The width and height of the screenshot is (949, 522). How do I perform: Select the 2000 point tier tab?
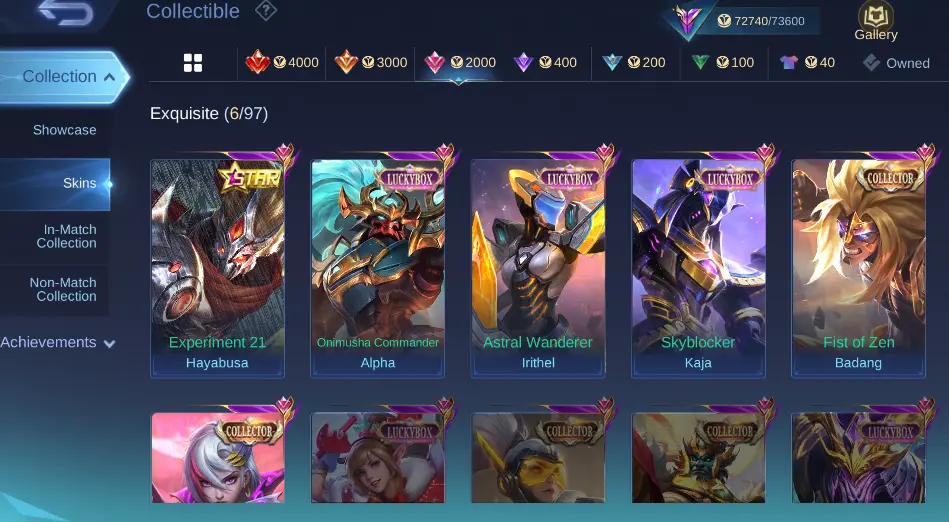tap(460, 63)
